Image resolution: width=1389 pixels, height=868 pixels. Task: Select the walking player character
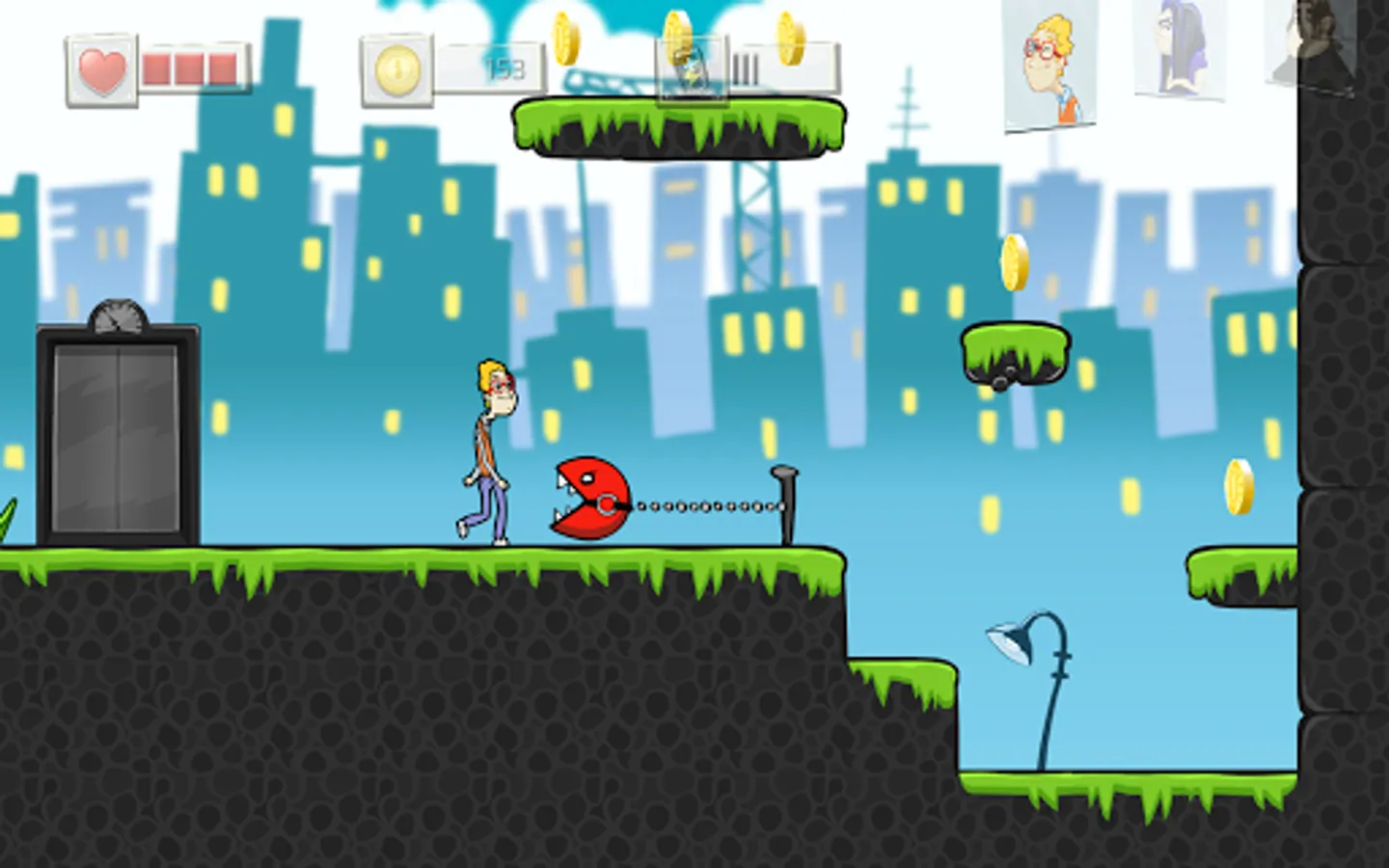pyautogui.click(x=487, y=448)
